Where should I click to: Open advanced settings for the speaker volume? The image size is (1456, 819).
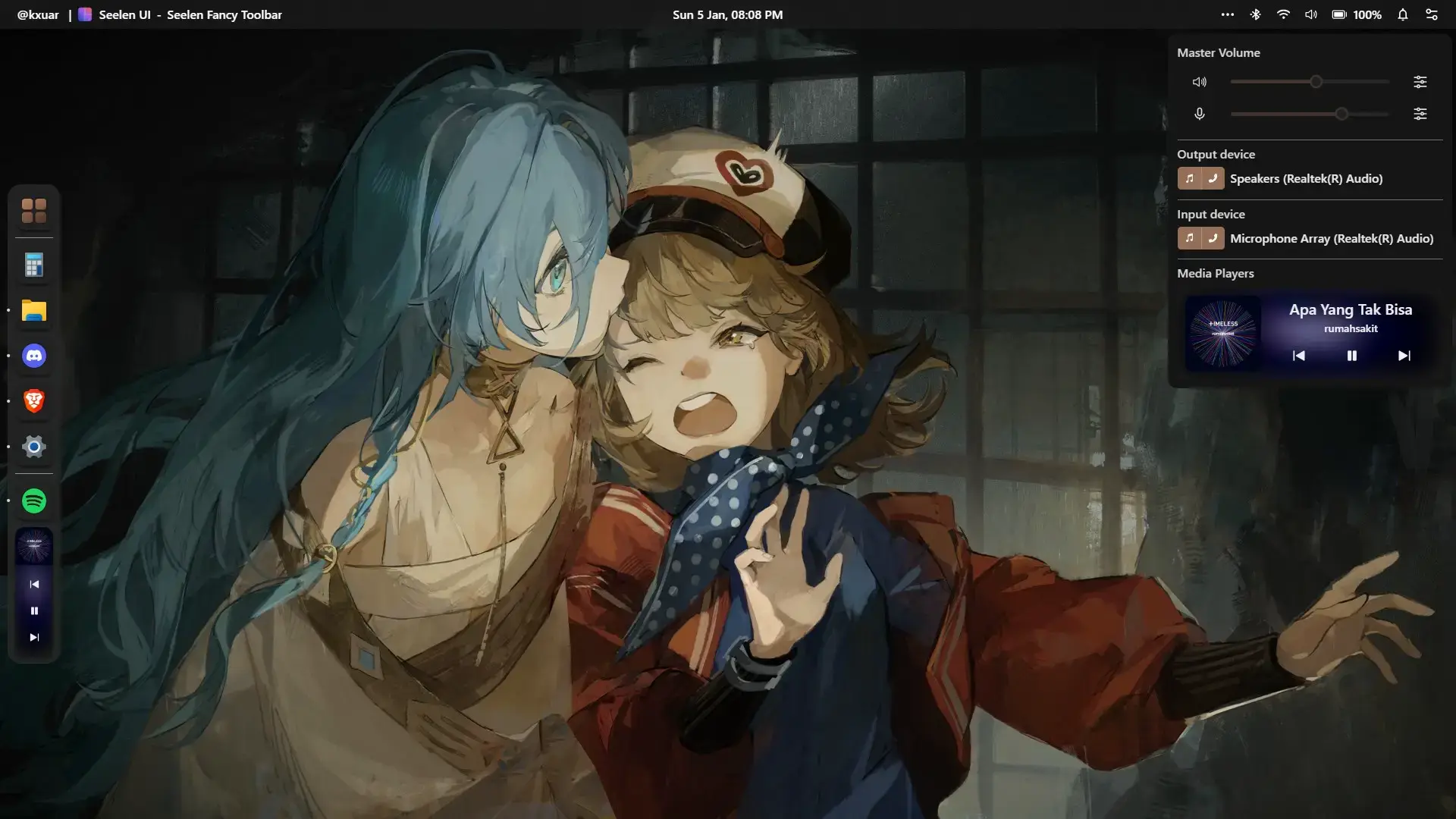(x=1420, y=82)
